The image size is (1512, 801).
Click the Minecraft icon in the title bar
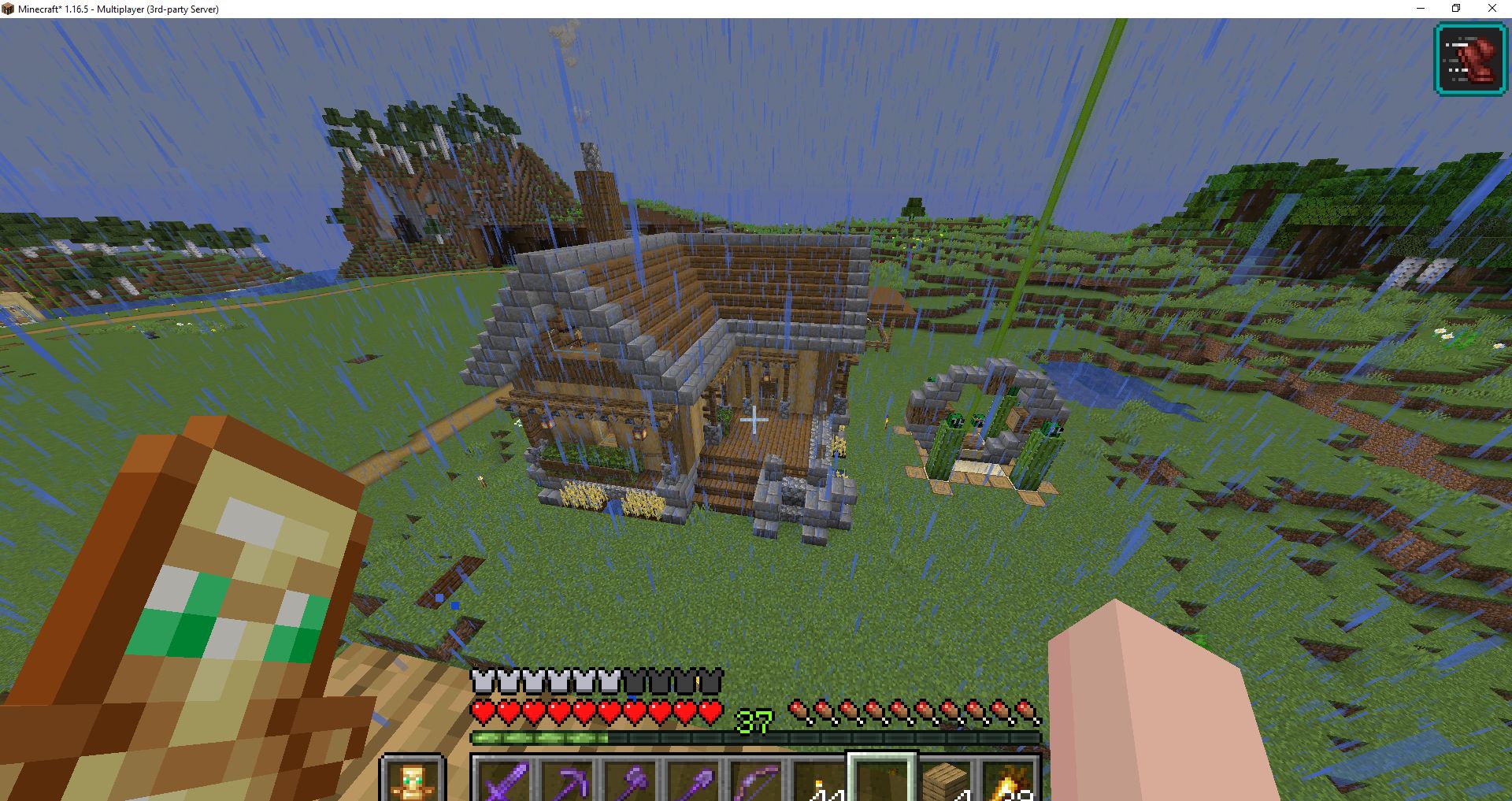click(x=10, y=9)
